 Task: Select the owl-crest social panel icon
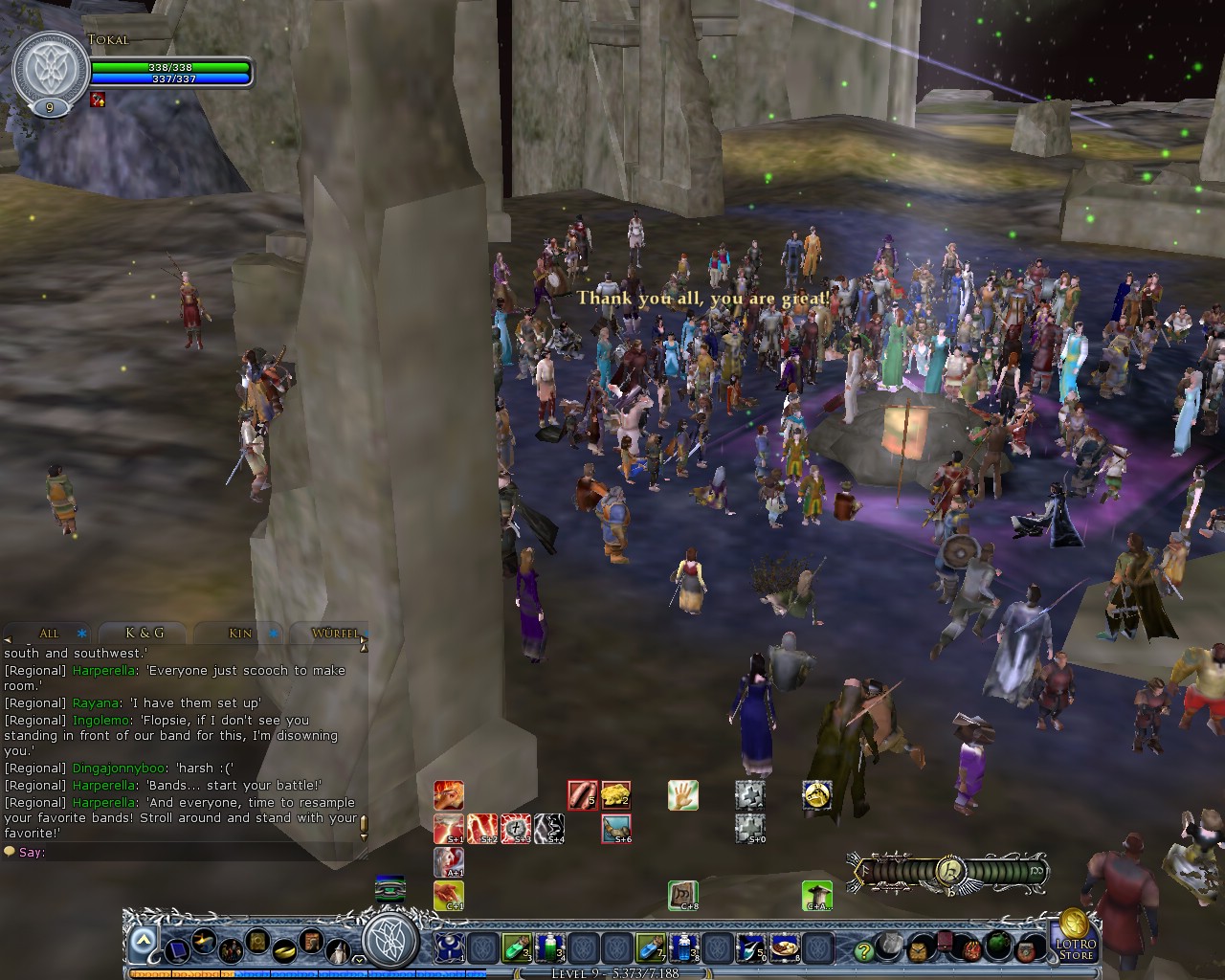tap(890, 944)
